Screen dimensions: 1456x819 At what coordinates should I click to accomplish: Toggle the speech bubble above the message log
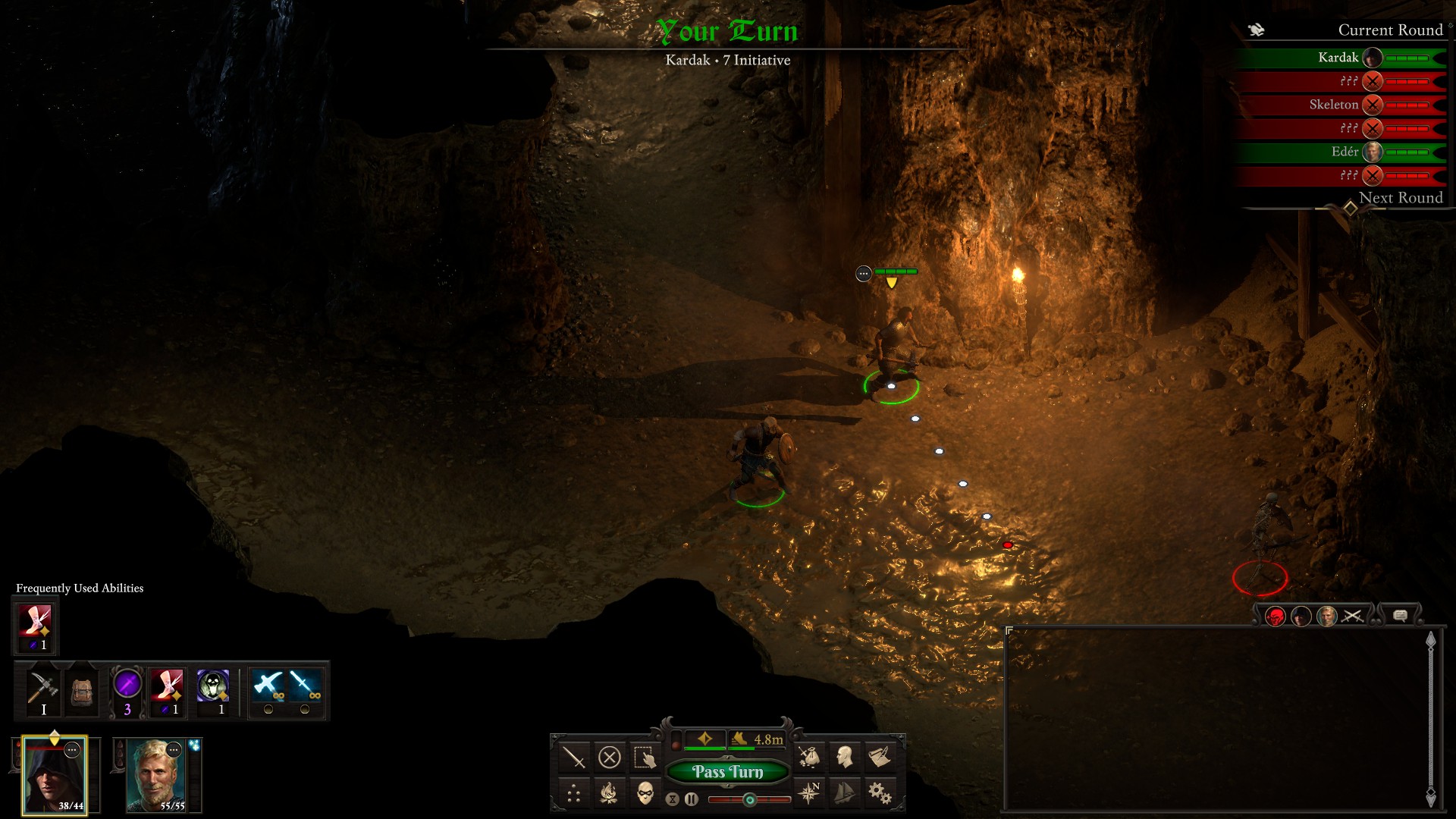1400,616
